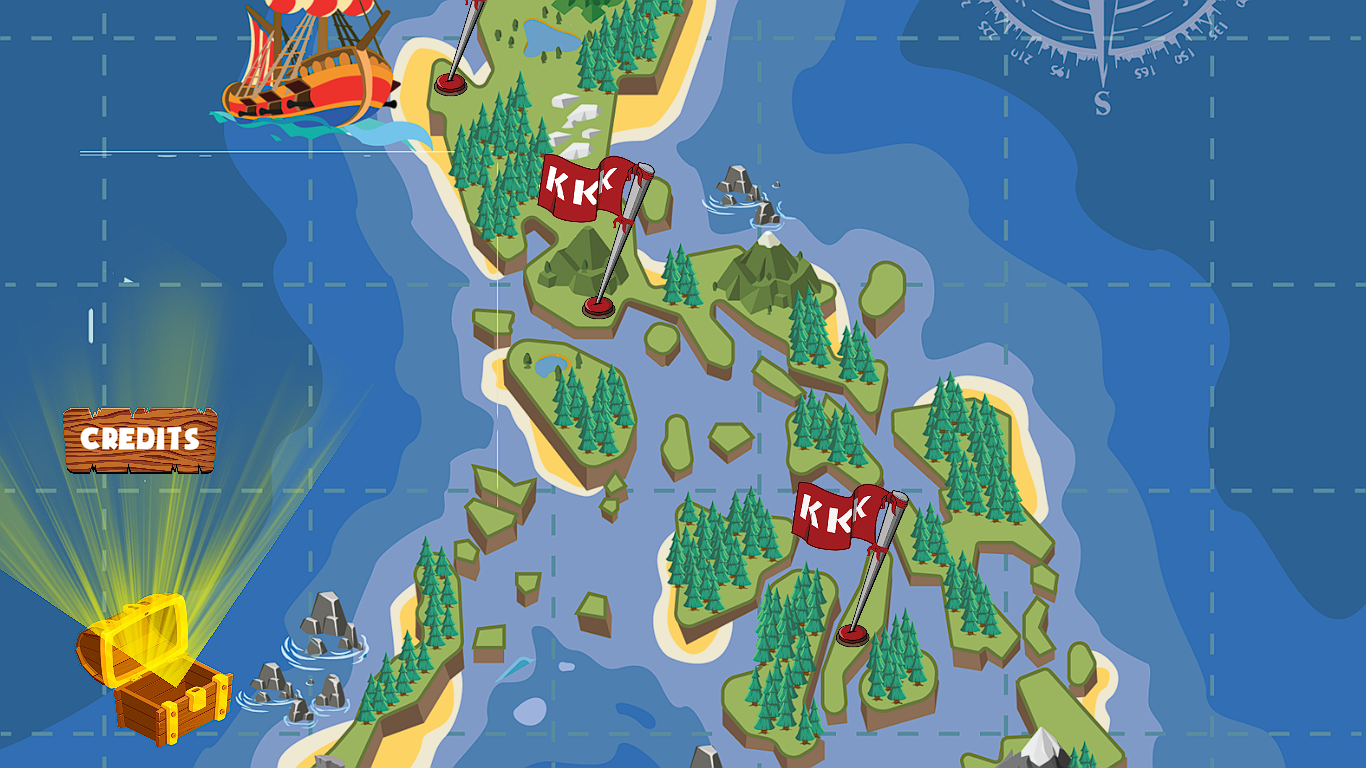
Task: Open the Credits screen
Action: (140, 437)
